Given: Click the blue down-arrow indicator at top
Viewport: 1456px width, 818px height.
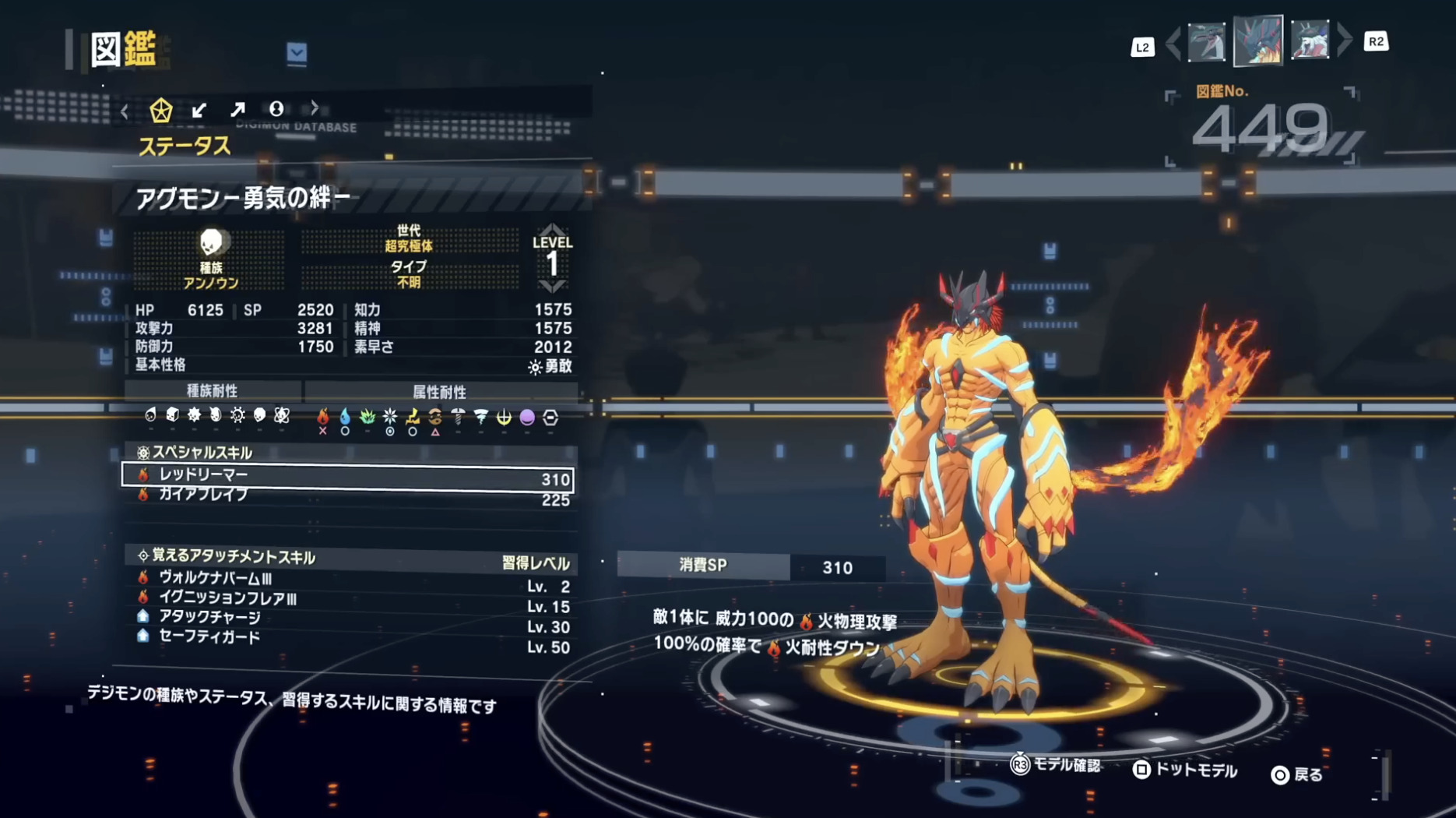Looking at the screenshot, I should [x=294, y=50].
